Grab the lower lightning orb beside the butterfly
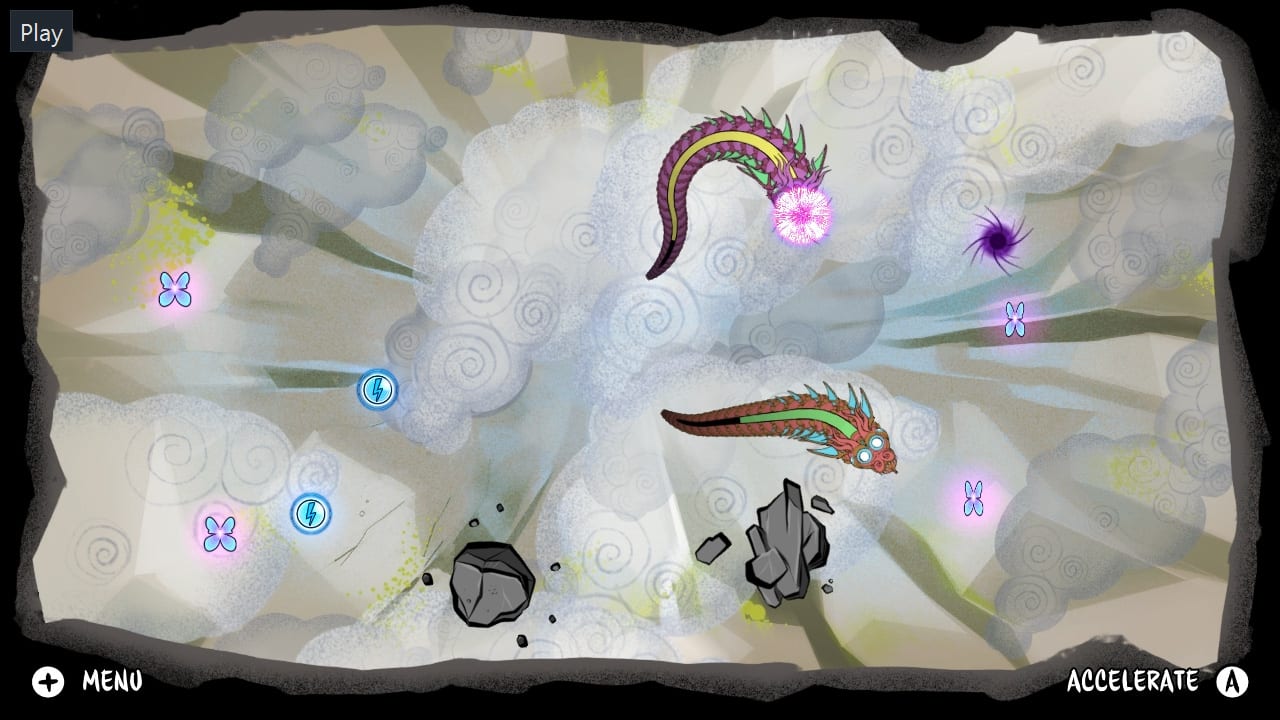The width and height of the screenshot is (1280, 720). click(x=310, y=515)
